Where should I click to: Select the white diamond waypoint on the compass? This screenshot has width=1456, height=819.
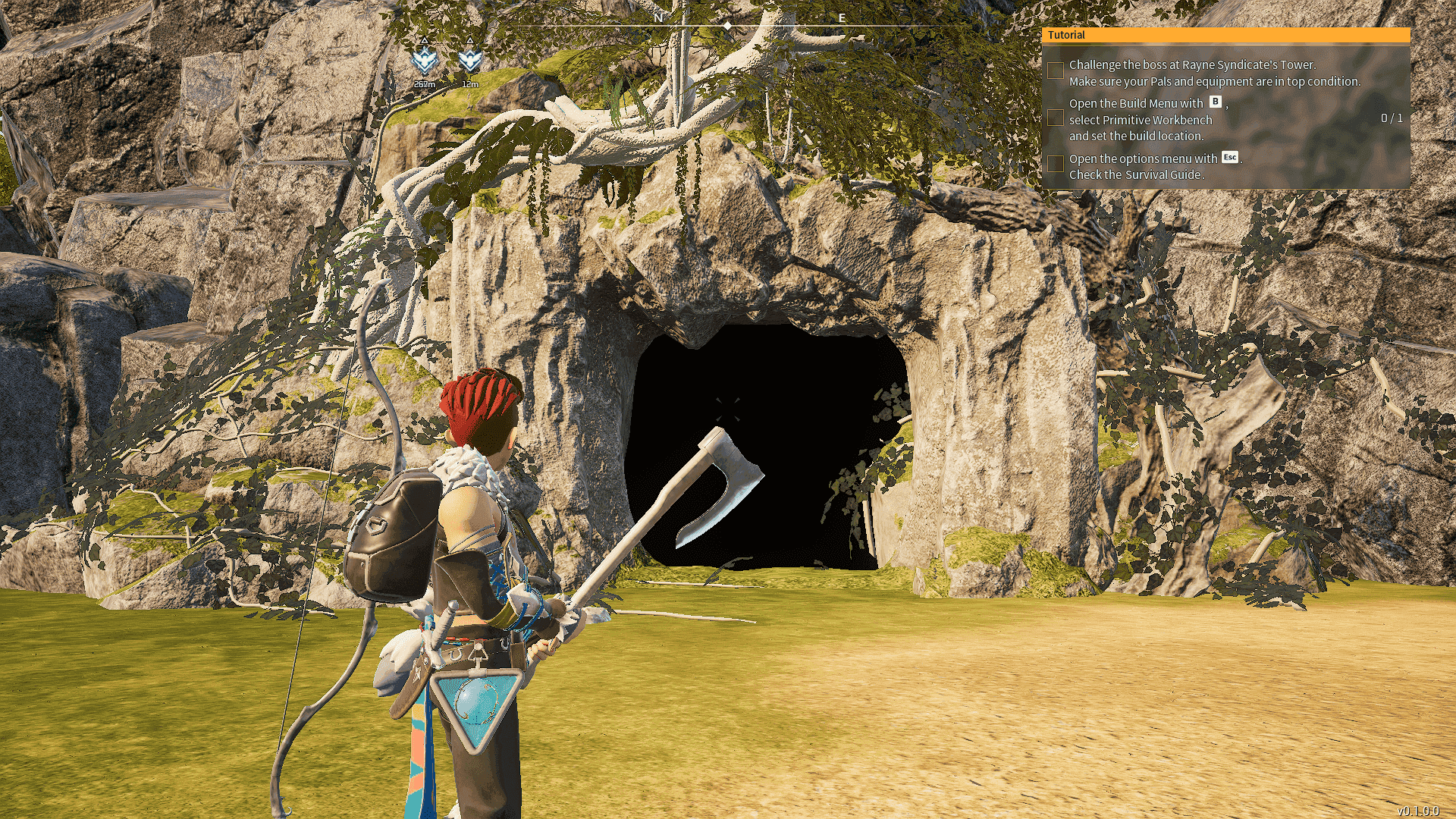(x=729, y=24)
